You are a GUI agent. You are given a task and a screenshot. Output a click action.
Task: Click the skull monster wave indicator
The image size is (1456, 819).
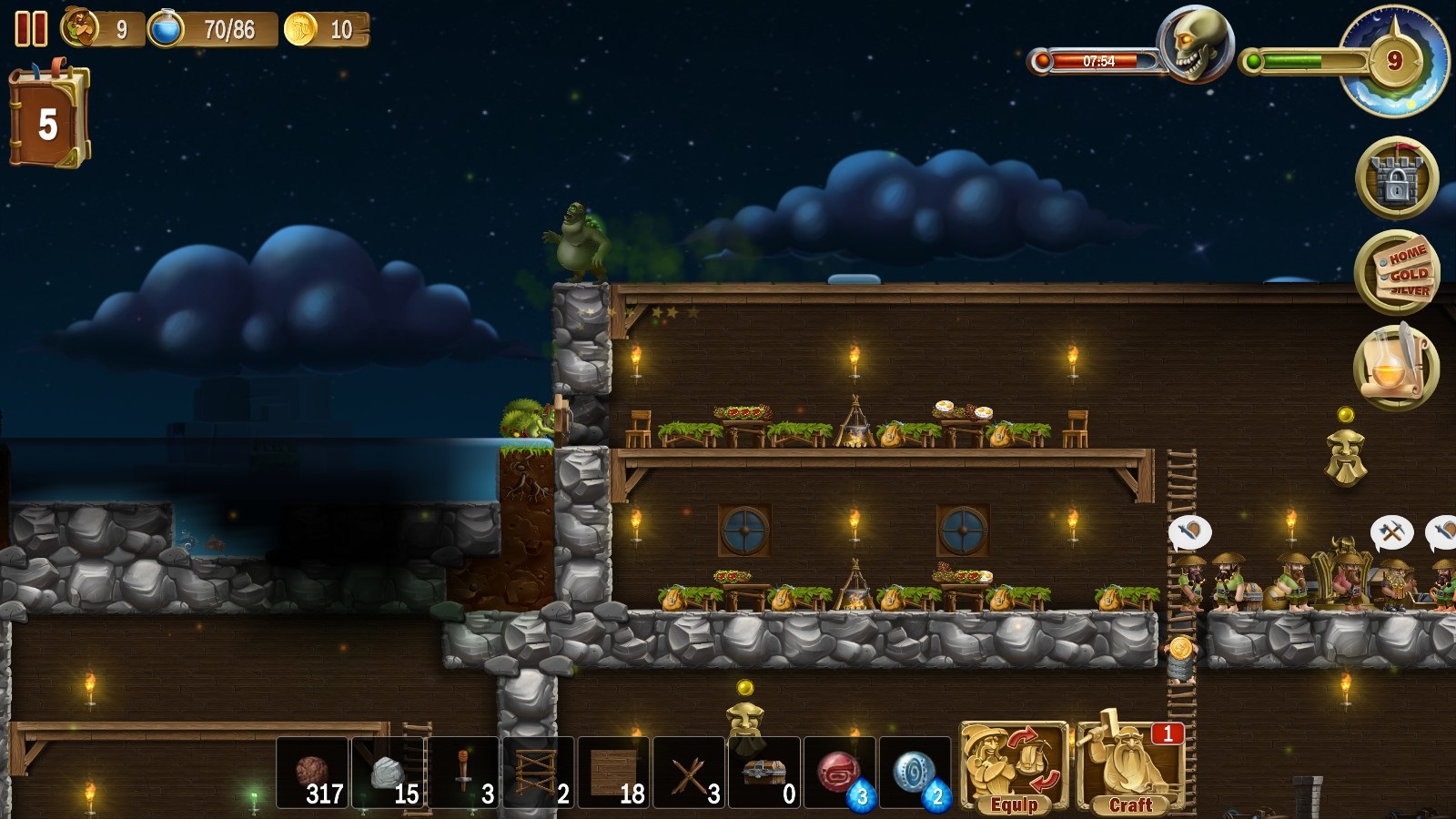point(1195,43)
